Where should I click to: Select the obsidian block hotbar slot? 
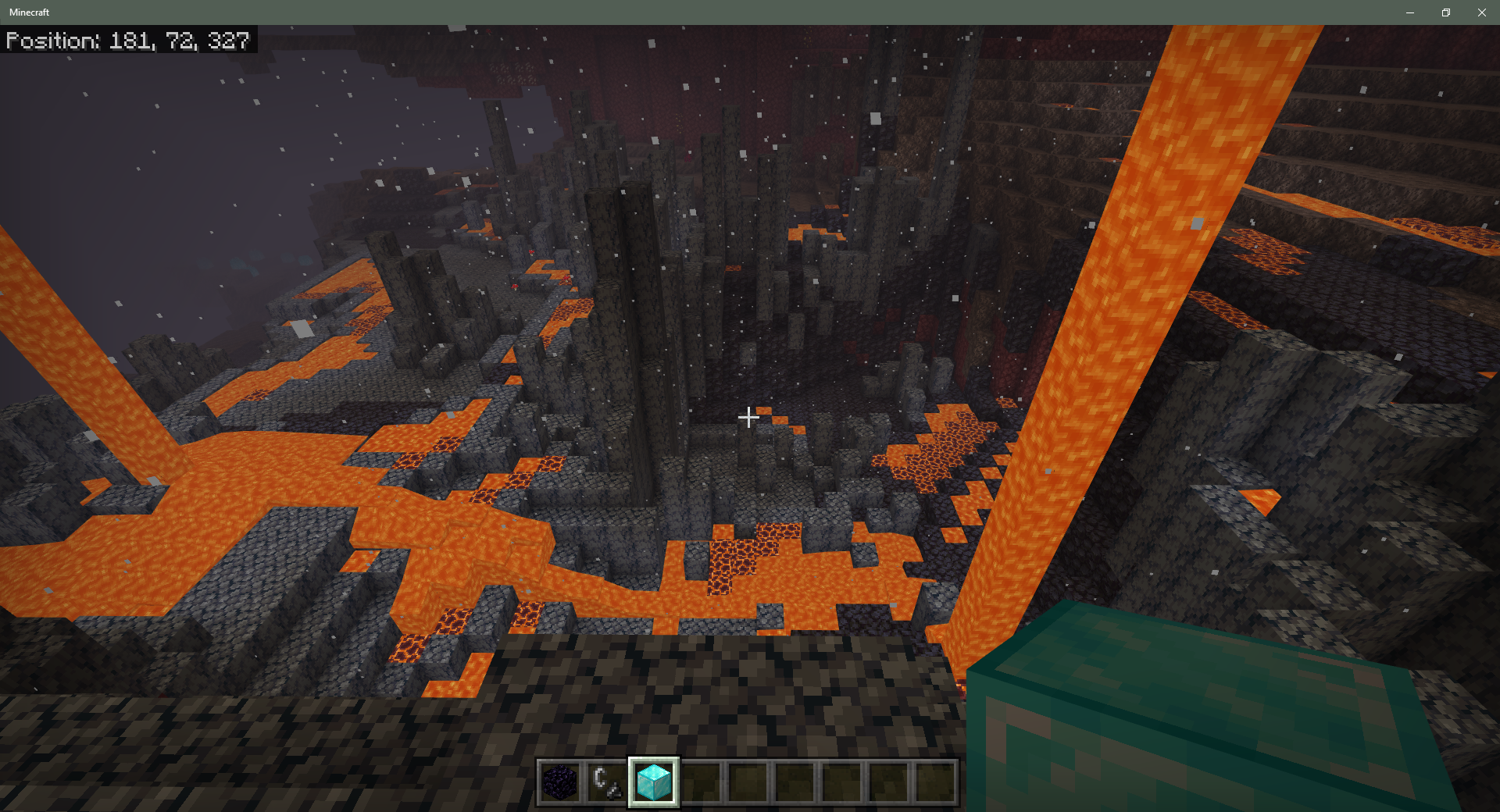[560, 782]
